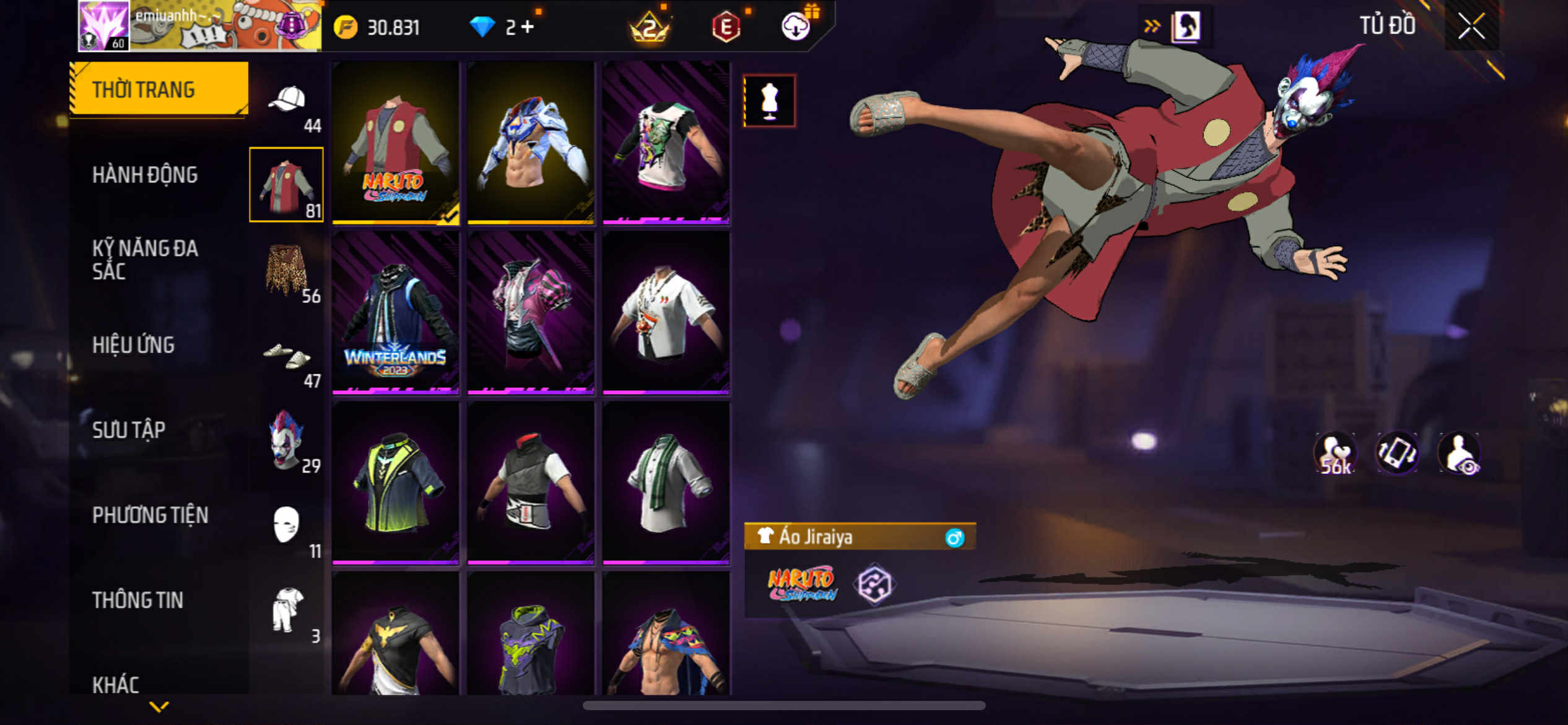Add diamonds with the plus button
The width and height of the screenshot is (1568, 725).
(528, 27)
